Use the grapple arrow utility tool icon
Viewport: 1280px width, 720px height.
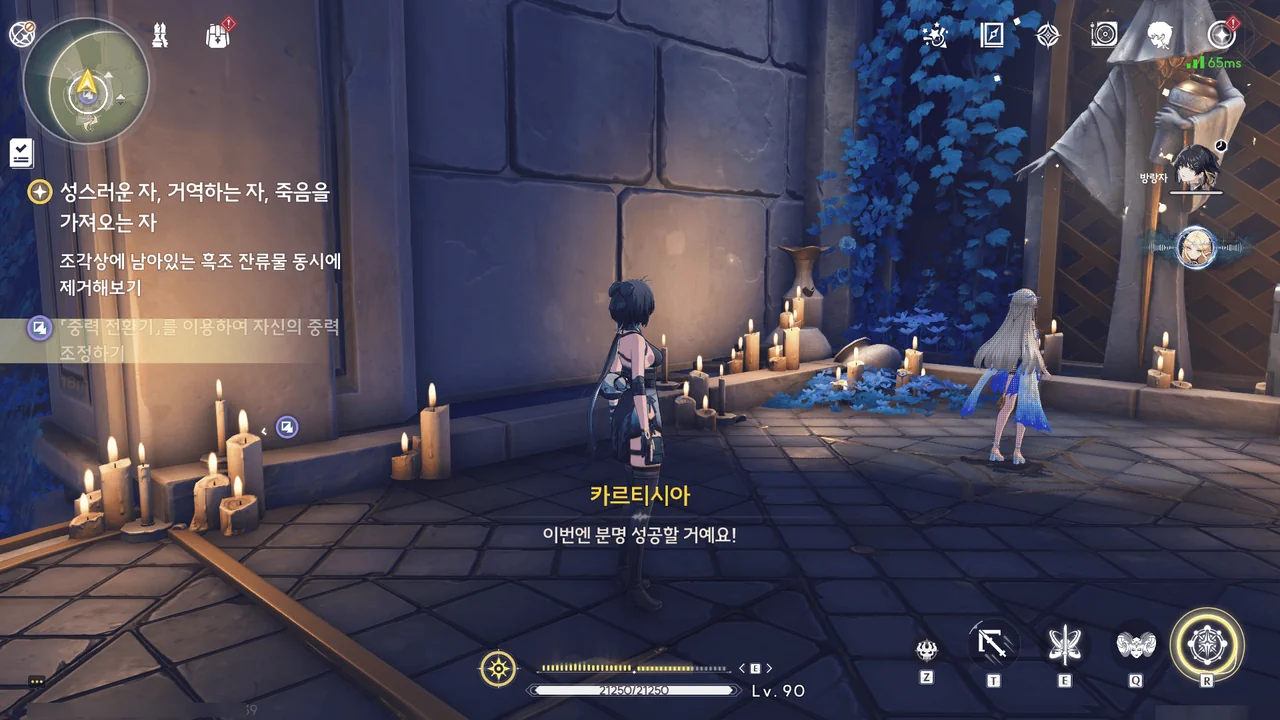coord(994,644)
